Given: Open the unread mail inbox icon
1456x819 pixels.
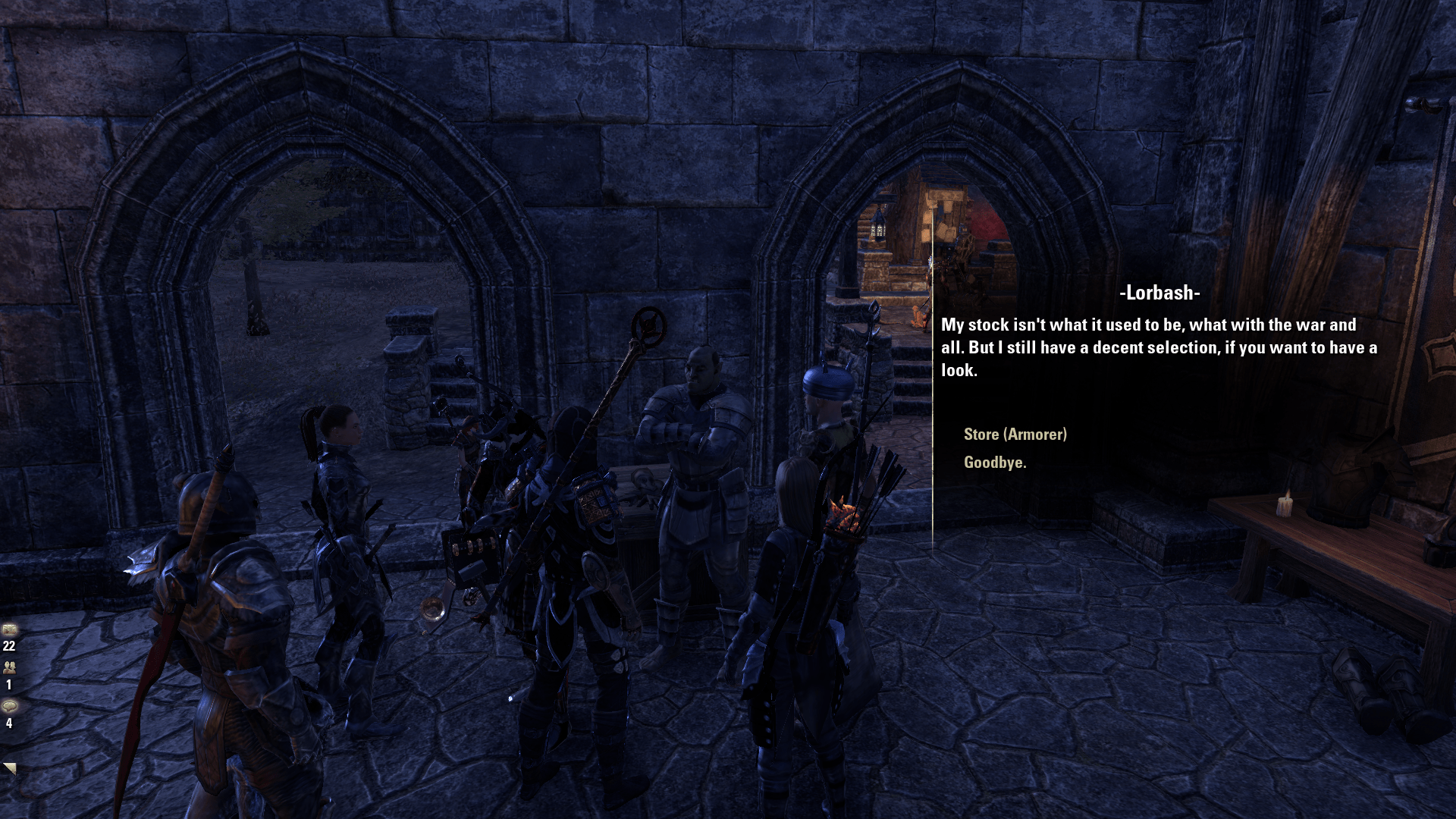Looking at the screenshot, I should coord(10,629).
